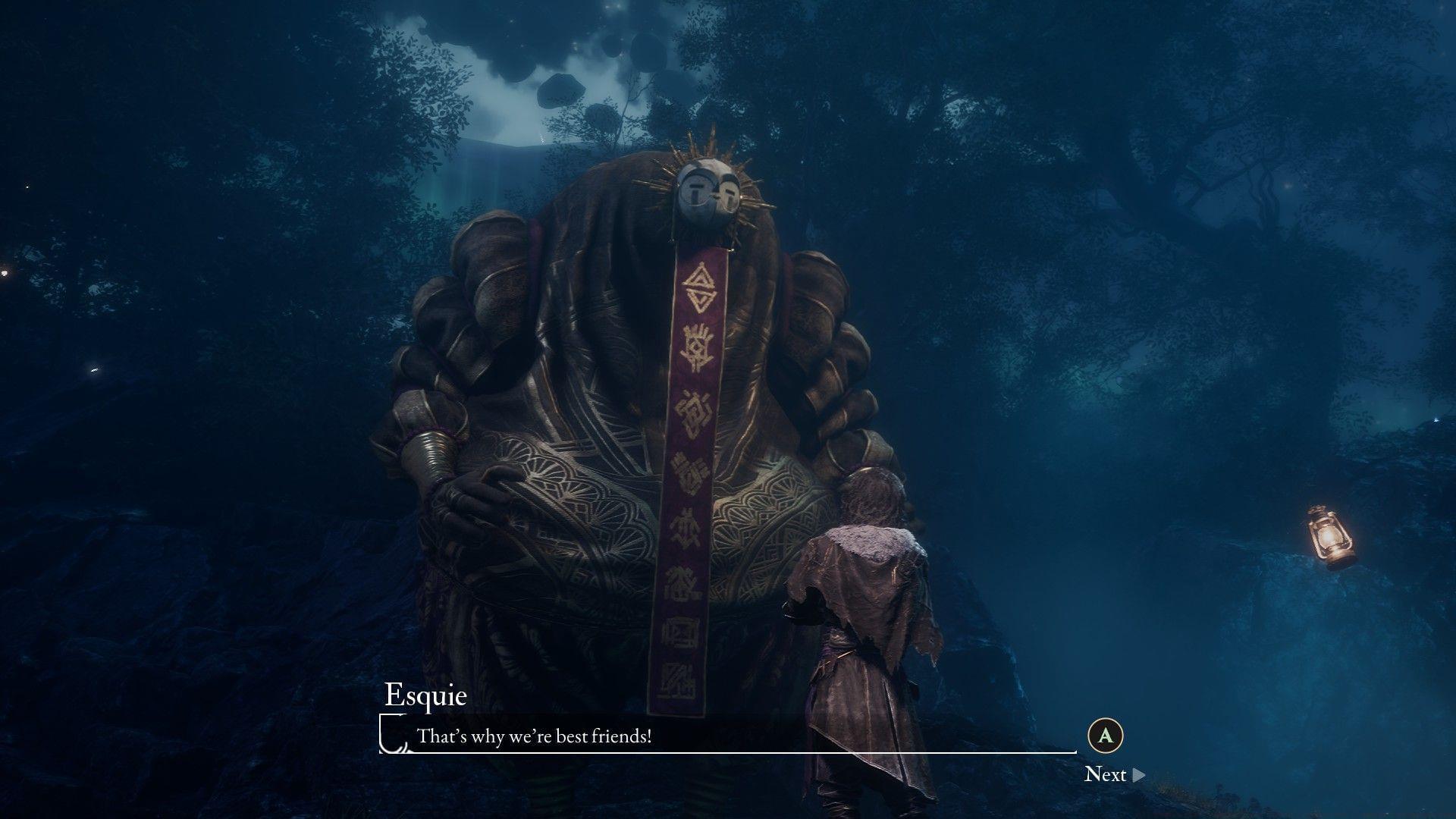Advance dialogue via the Next label
Viewport: 1456px width, 819px height.
(x=1107, y=774)
